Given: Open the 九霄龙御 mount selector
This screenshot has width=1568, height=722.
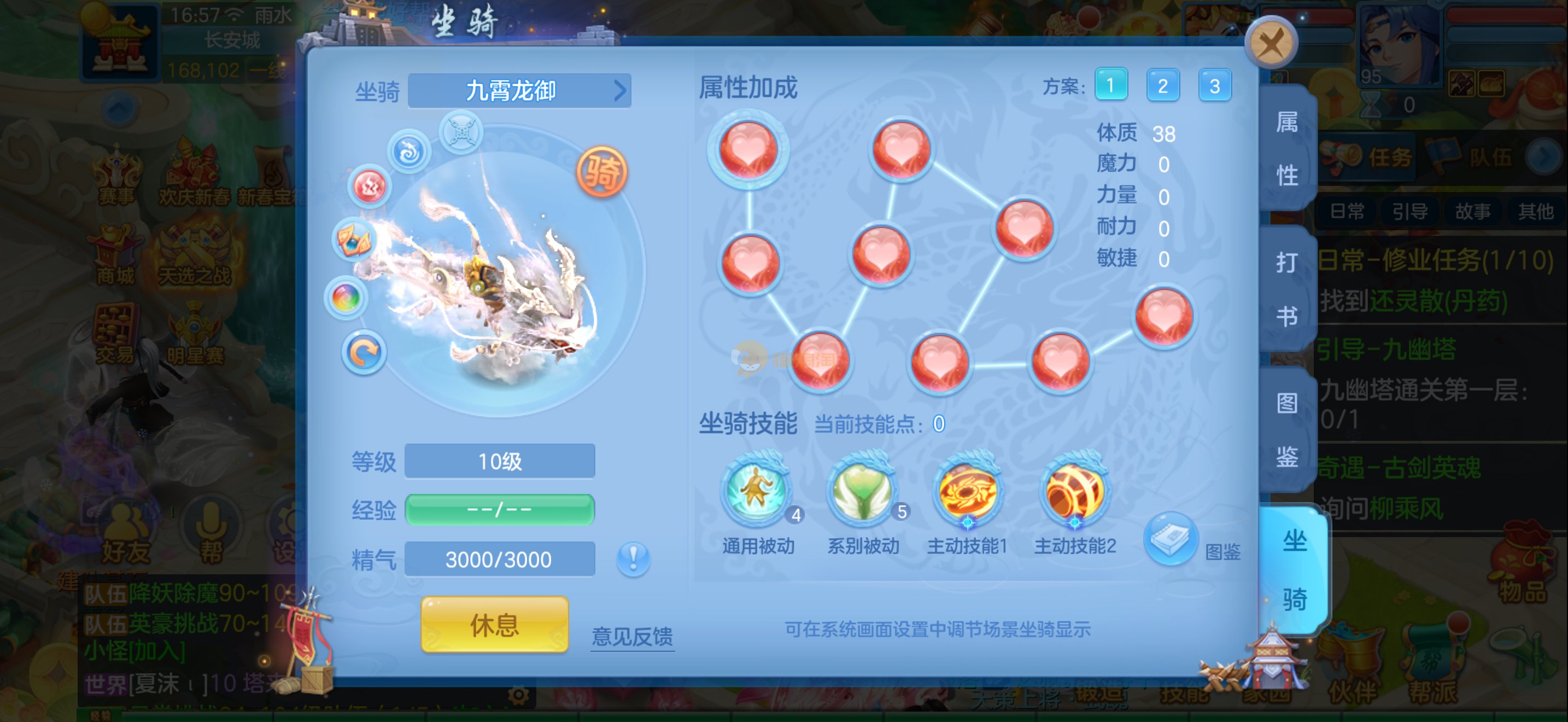Looking at the screenshot, I should pos(519,91).
